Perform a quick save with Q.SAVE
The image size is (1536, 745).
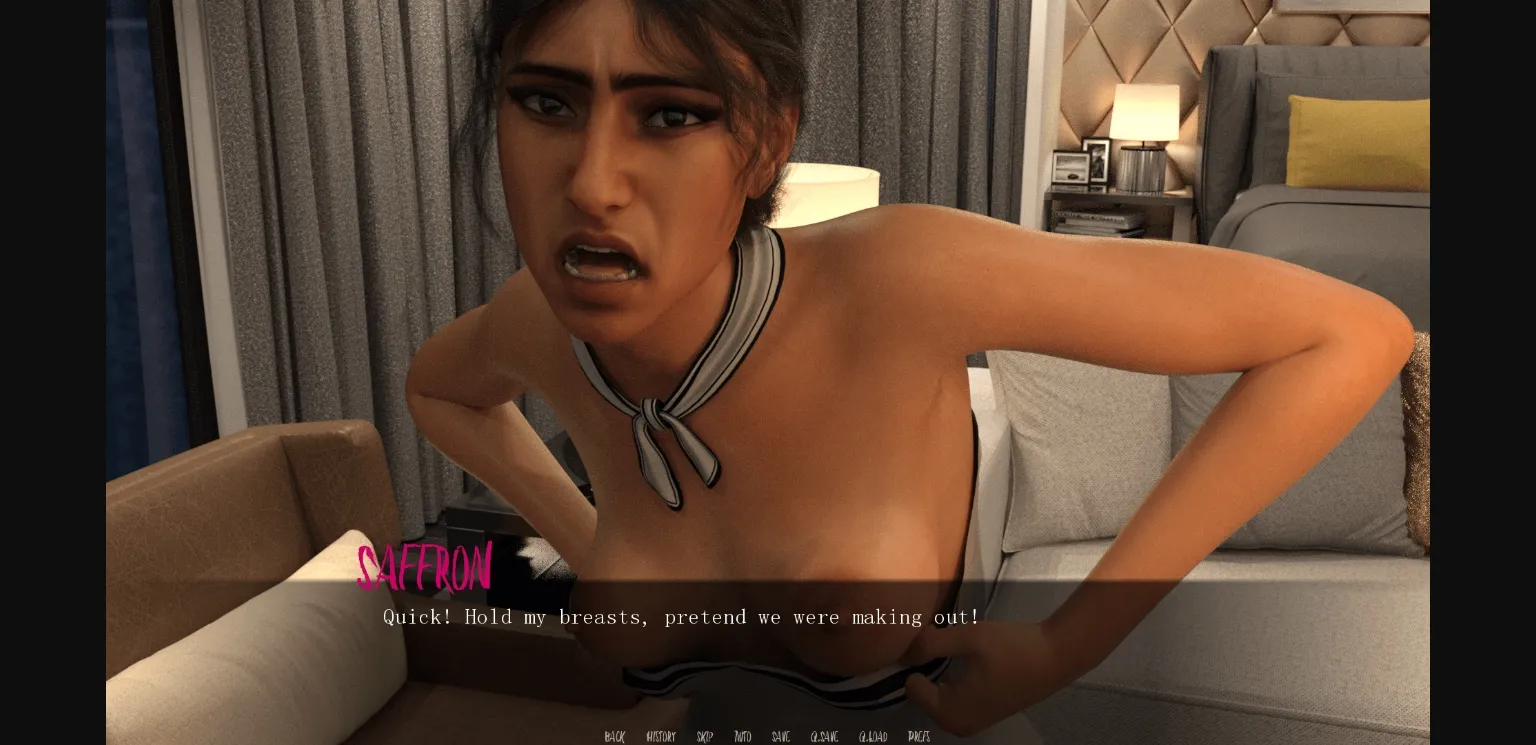tap(823, 737)
